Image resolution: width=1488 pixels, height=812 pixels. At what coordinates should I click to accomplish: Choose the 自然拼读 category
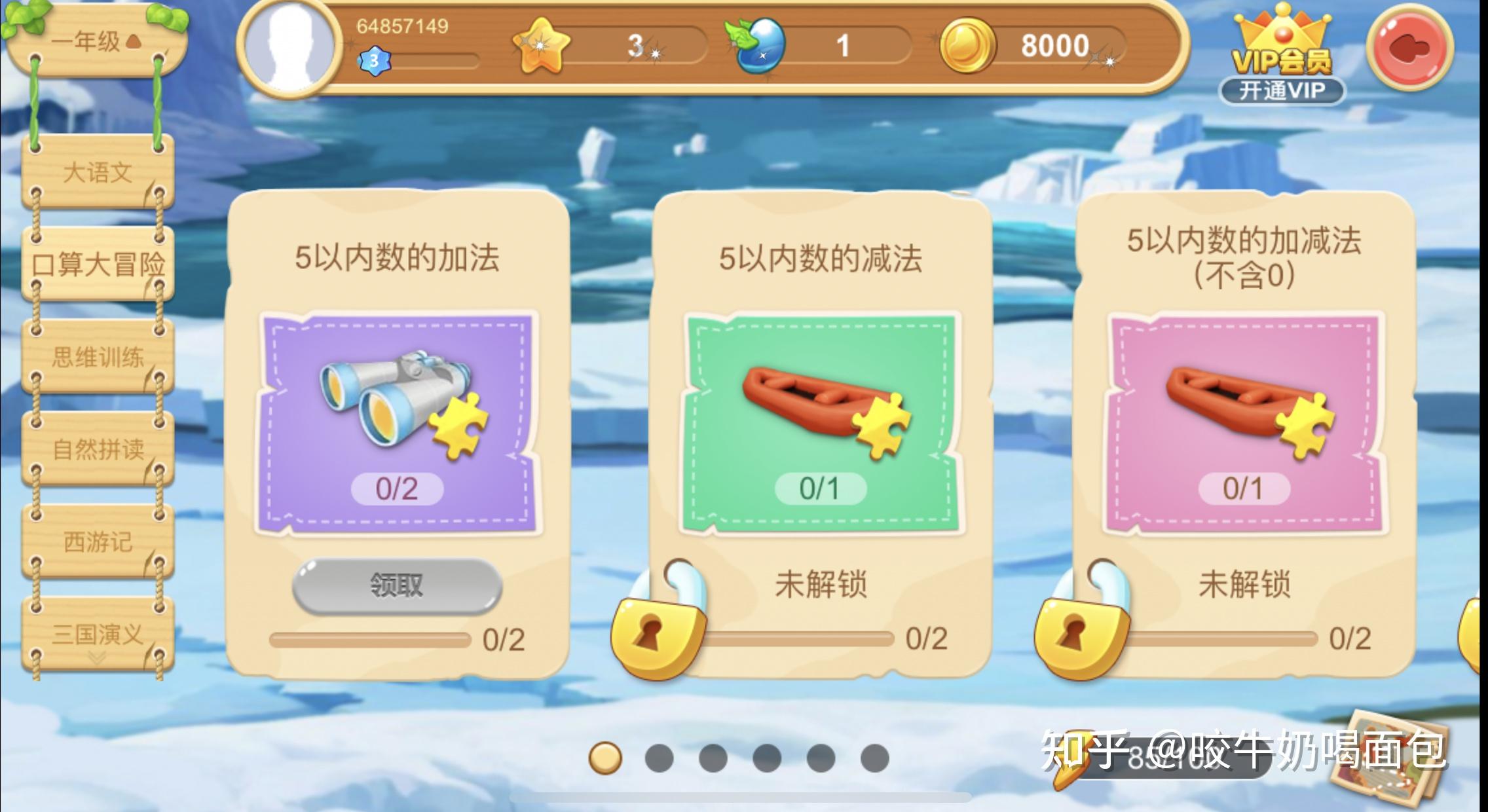[x=98, y=449]
